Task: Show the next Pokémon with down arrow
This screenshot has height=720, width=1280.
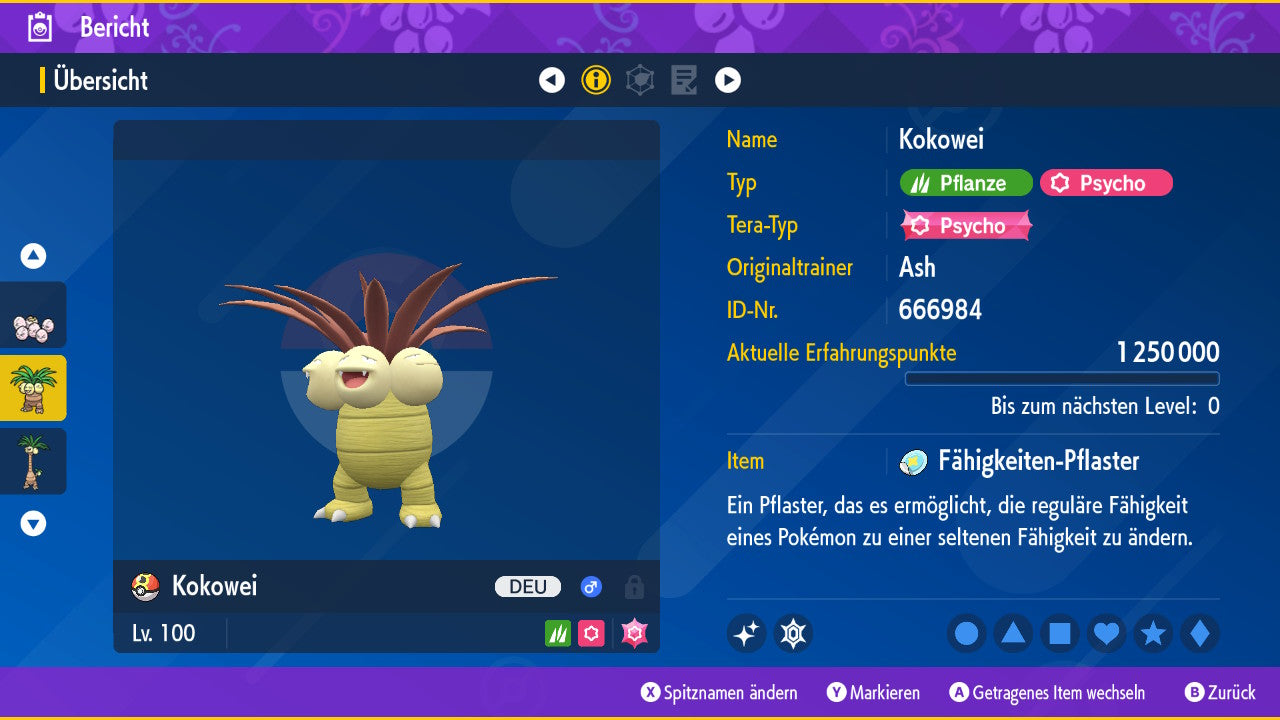Action: point(33,523)
